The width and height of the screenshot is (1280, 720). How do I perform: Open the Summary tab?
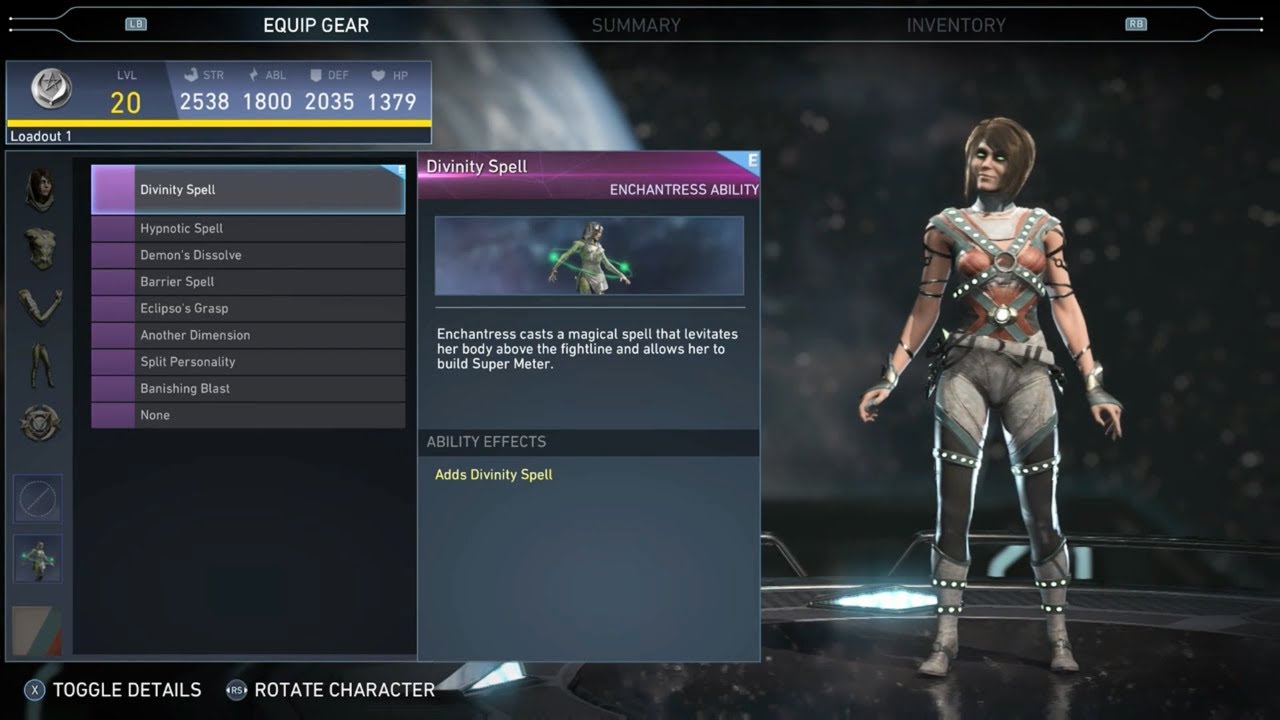pos(636,26)
